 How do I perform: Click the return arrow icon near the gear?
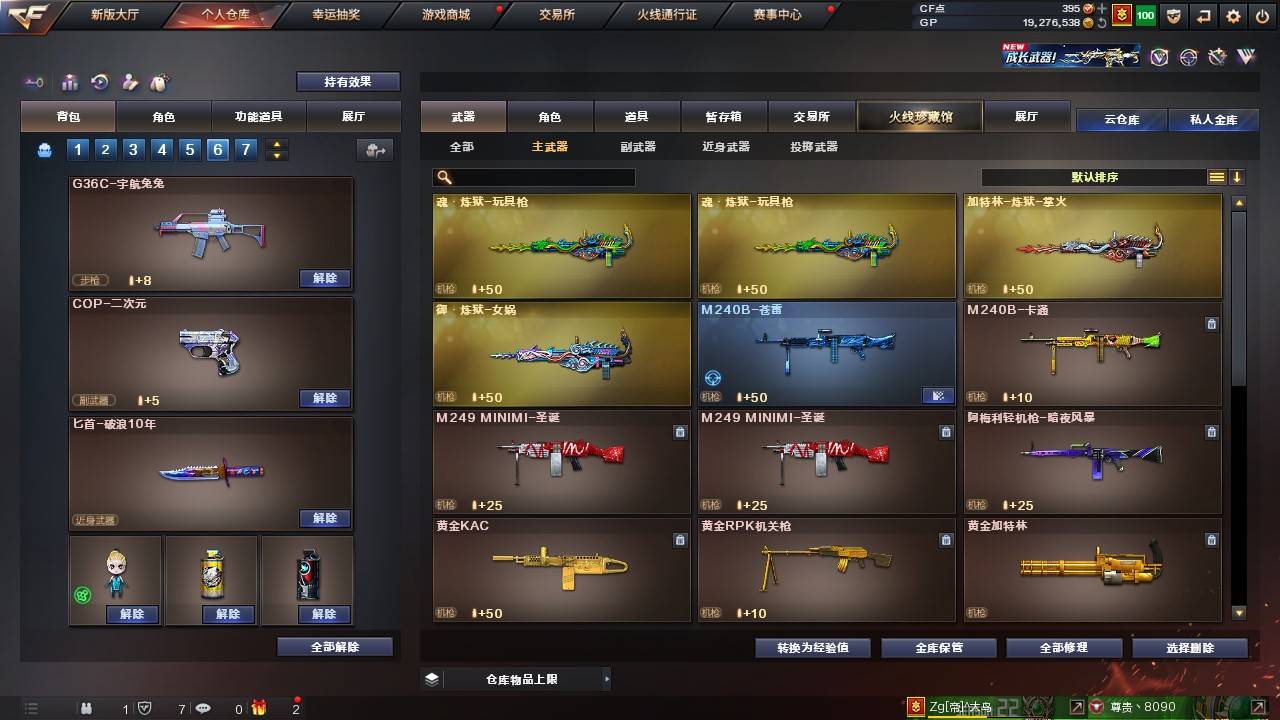1204,15
